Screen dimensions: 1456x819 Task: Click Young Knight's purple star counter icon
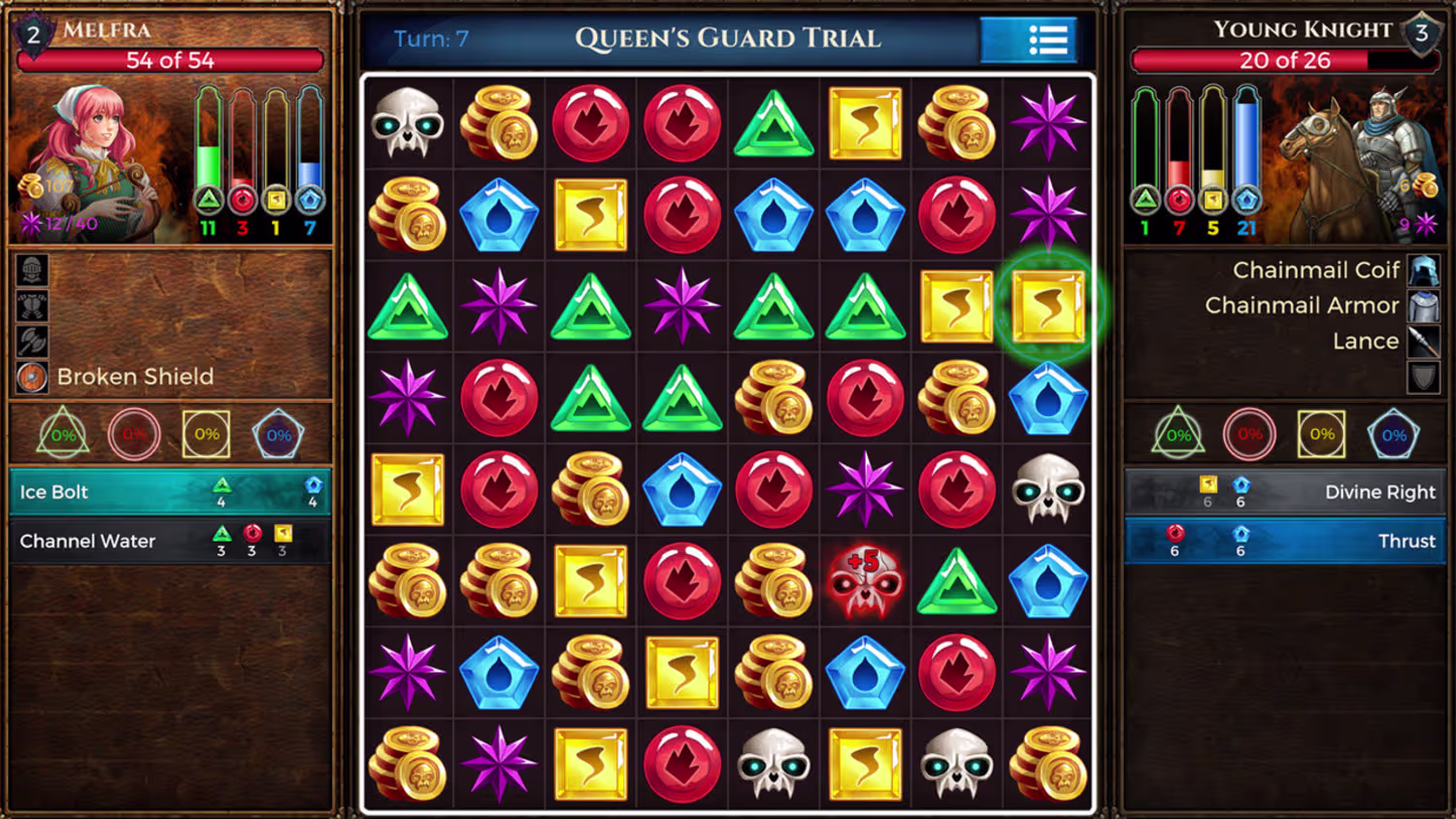pyautogui.click(x=1425, y=222)
